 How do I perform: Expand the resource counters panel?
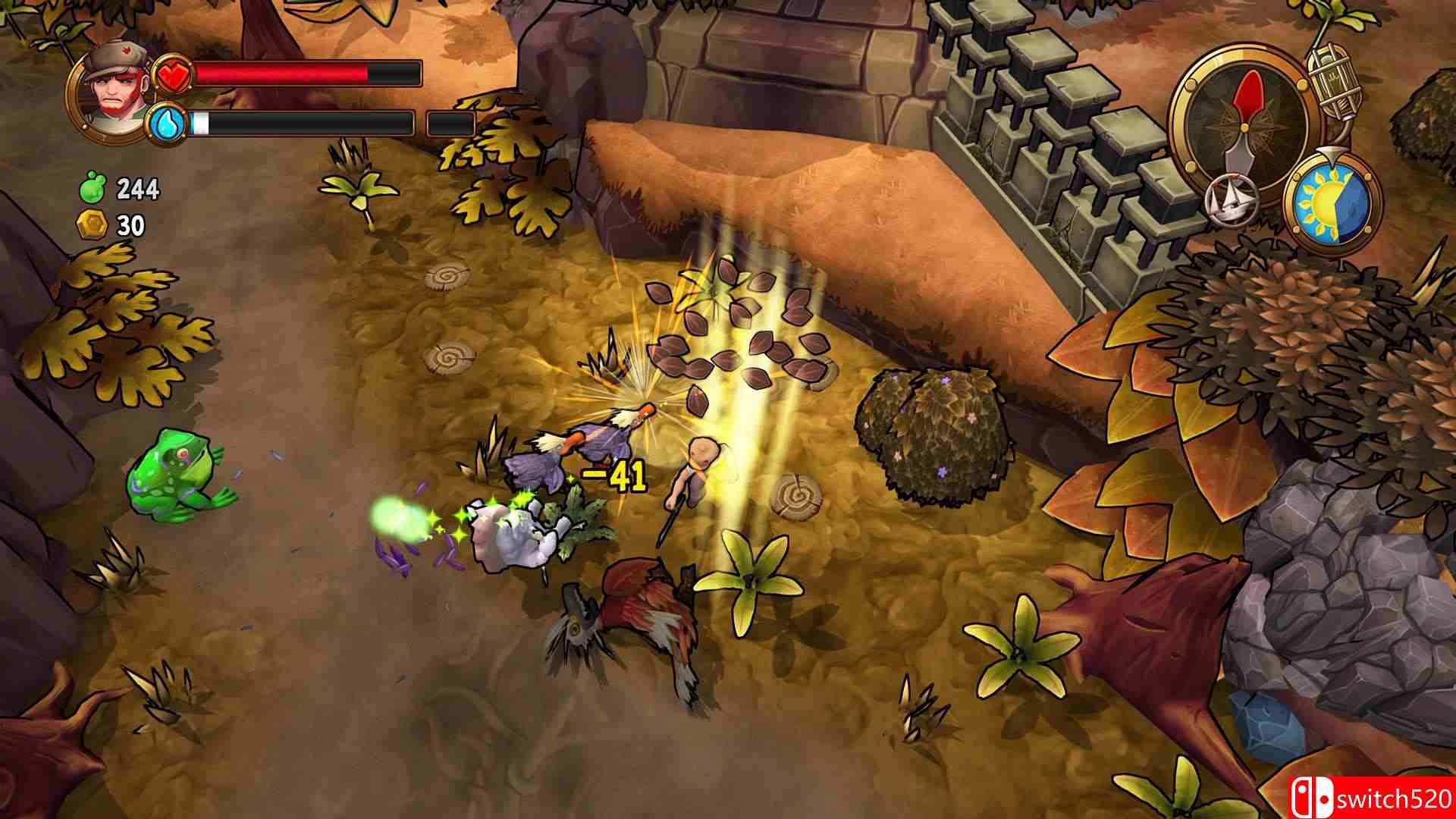(114, 205)
